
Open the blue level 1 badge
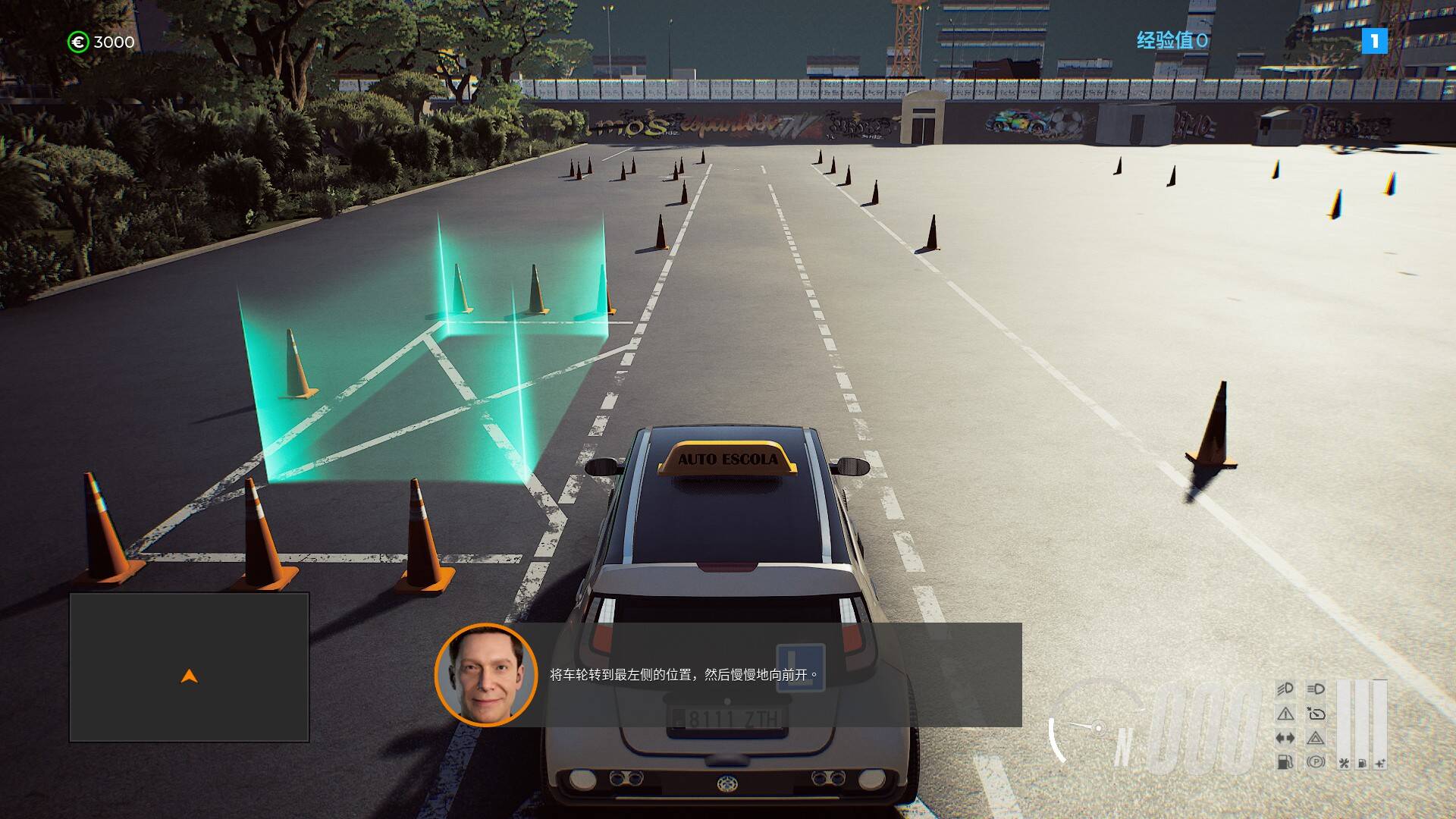click(1374, 41)
